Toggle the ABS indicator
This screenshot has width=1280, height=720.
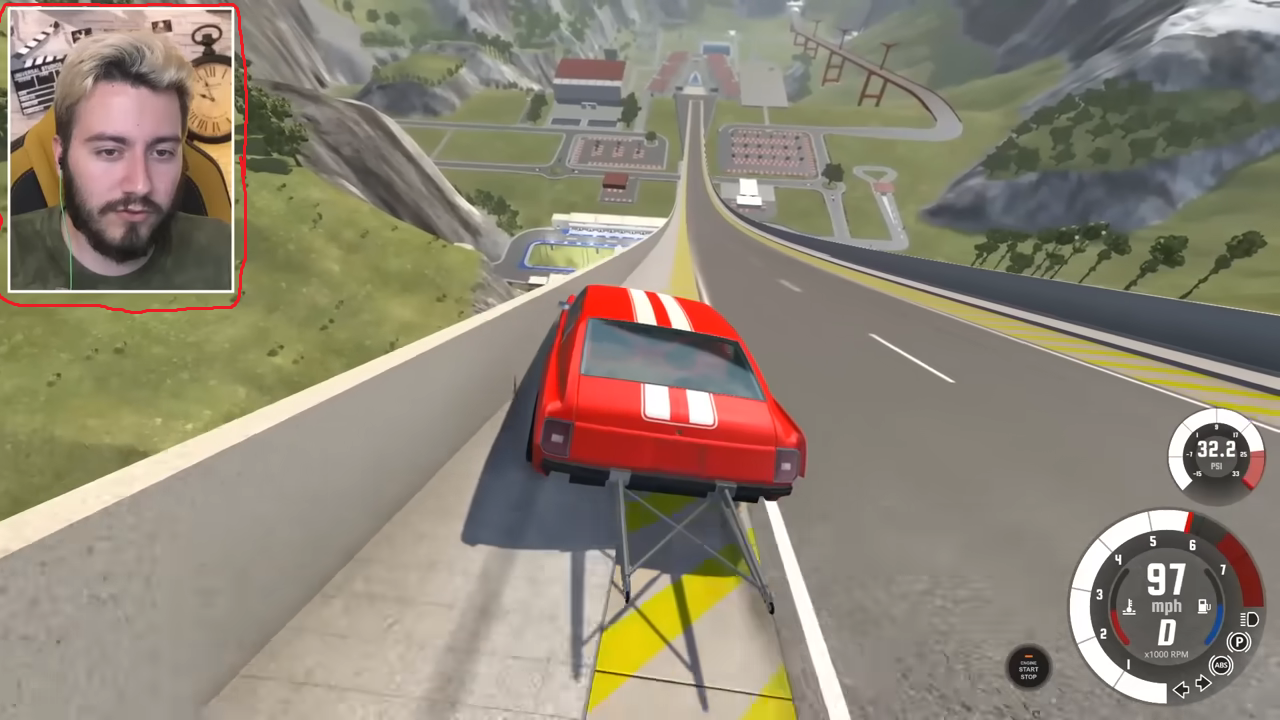tap(1221, 665)
